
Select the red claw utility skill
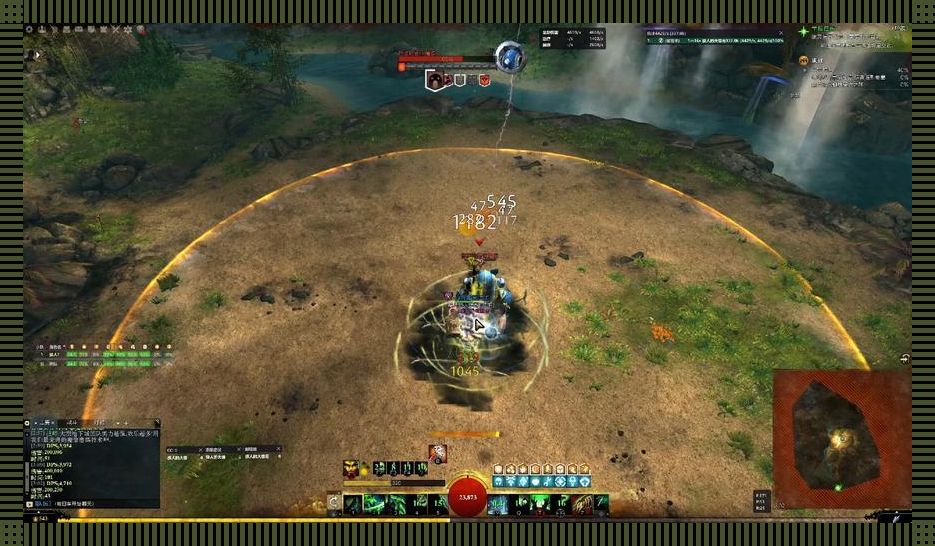580,504
